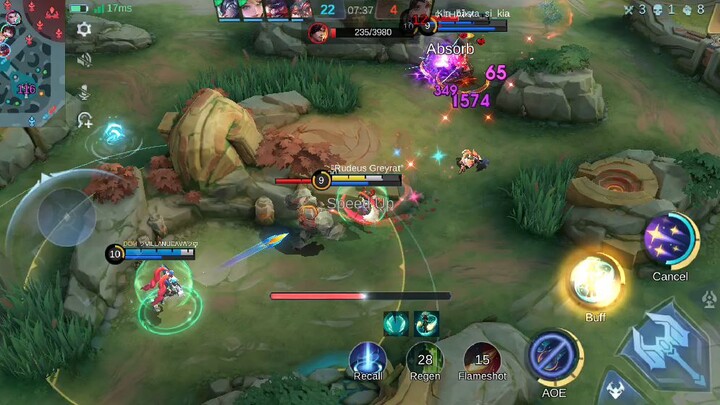Tap the Cancel skill button
Image resolution: width=720 pixels, height=405 pixels.
[669, 241]
